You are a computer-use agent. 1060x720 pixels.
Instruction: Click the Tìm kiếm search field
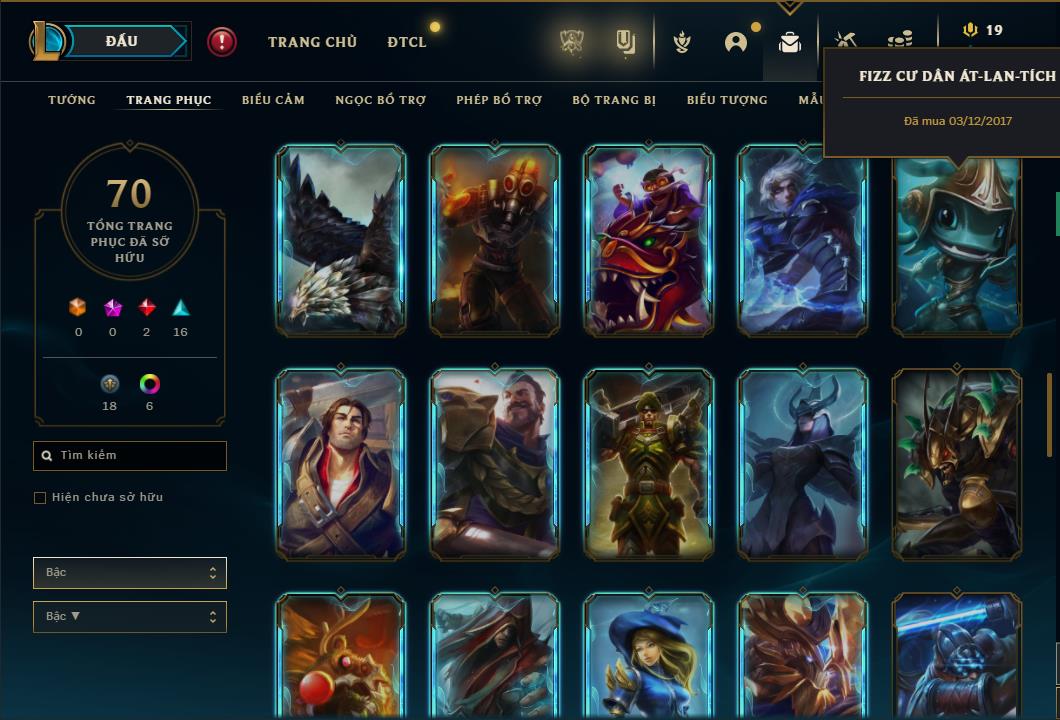[130, 456]
